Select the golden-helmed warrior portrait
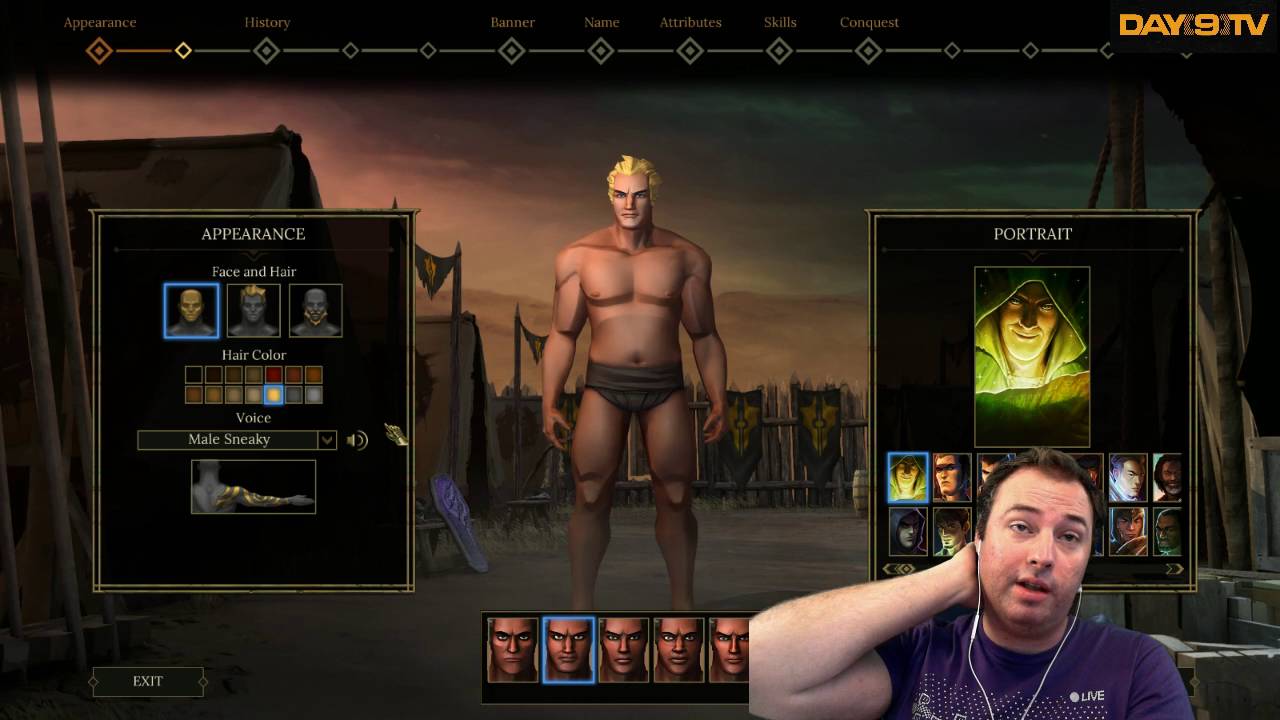 point(1130,532)
